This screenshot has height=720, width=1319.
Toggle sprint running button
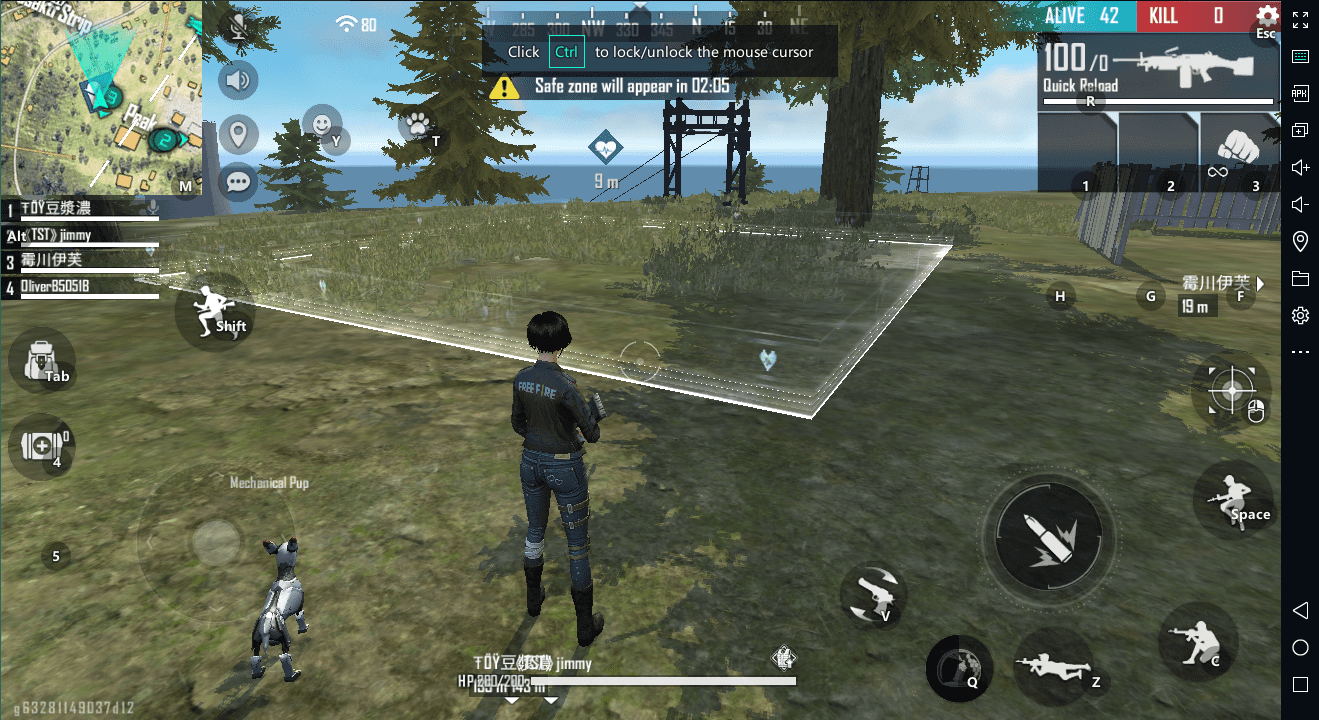tap(213, 308)
